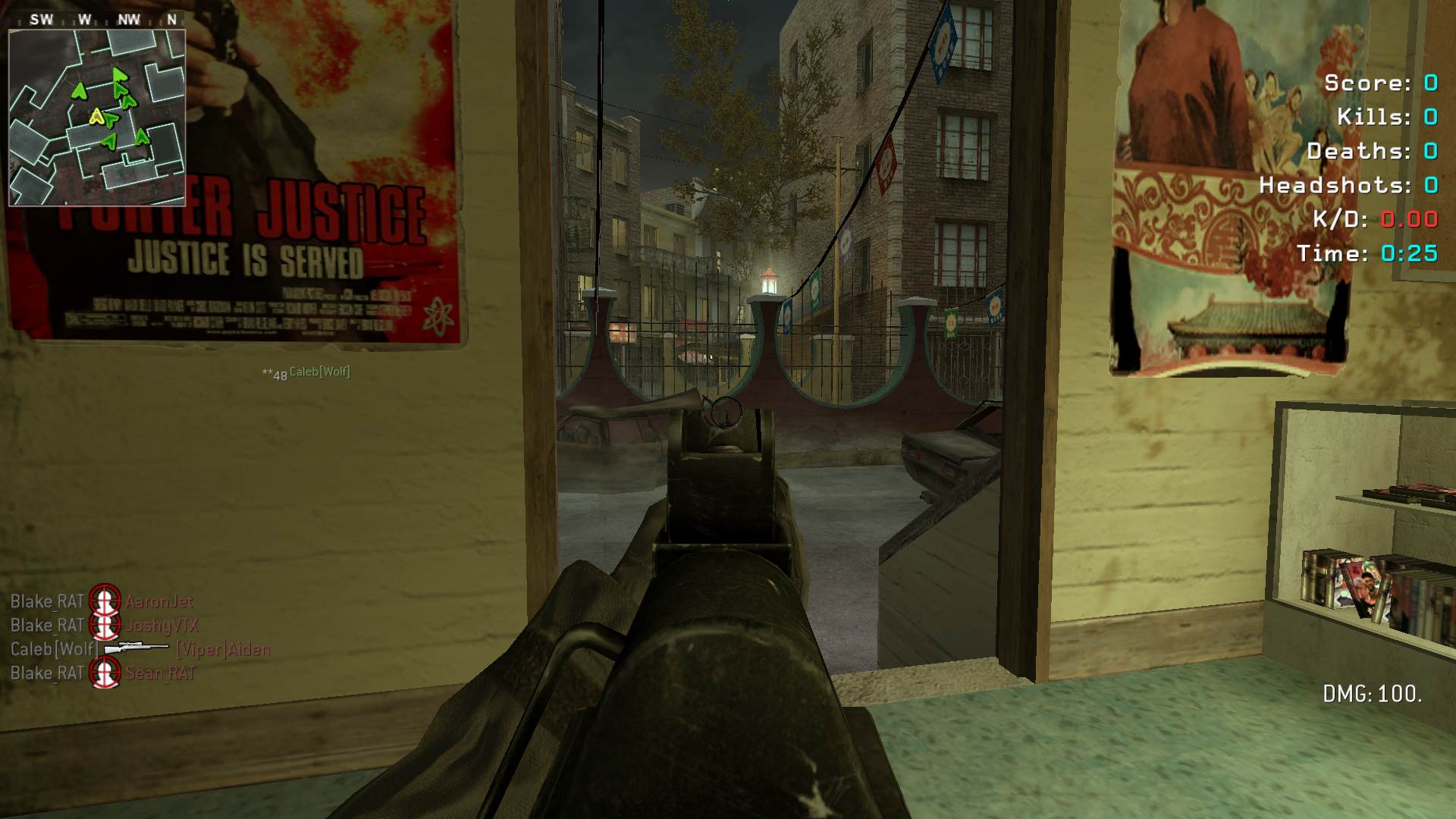Select the yellow player arrow on minimap

[96, 116]
